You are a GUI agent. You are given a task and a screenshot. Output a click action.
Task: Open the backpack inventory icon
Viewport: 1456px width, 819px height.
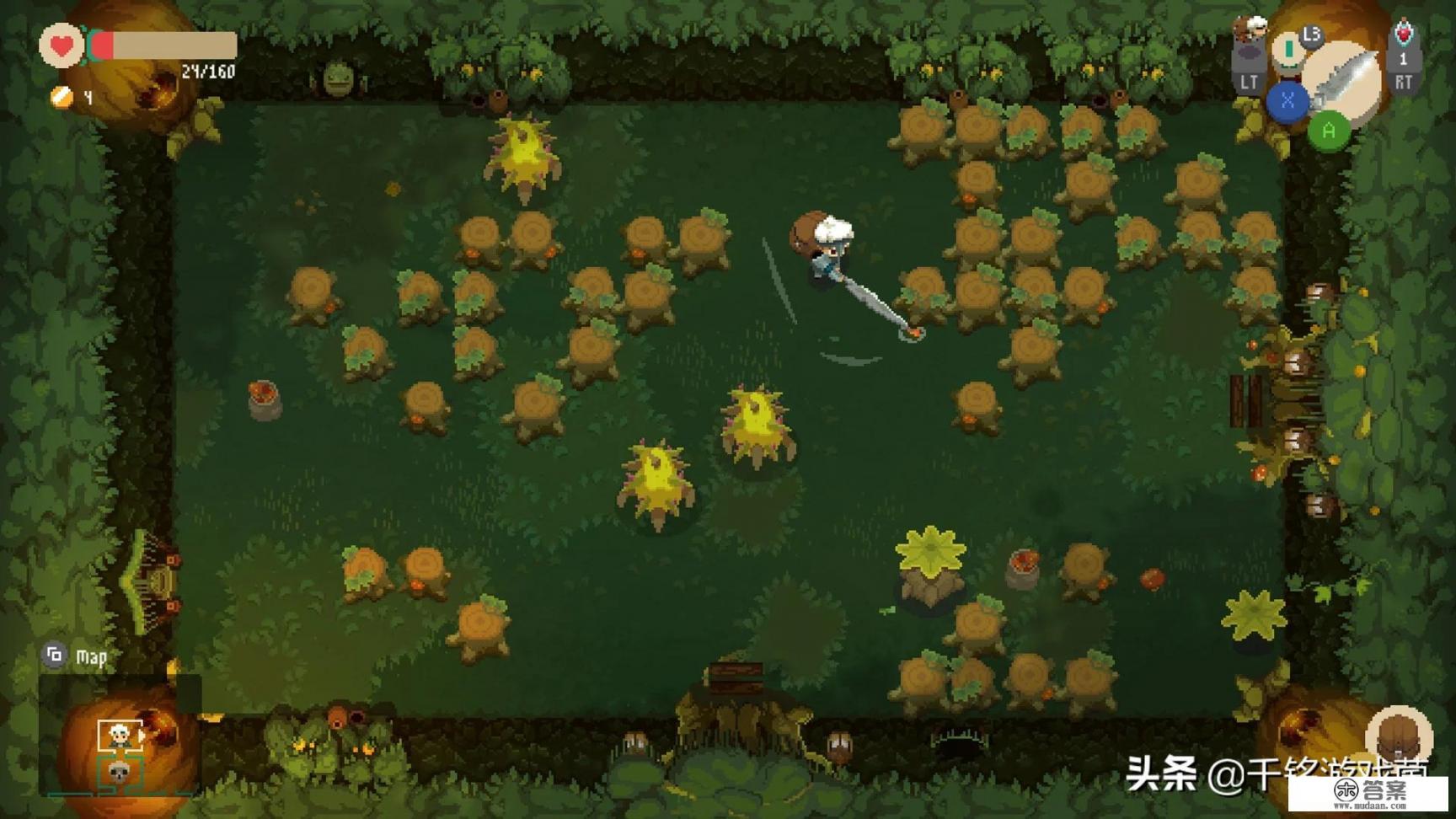point(1399,736)
